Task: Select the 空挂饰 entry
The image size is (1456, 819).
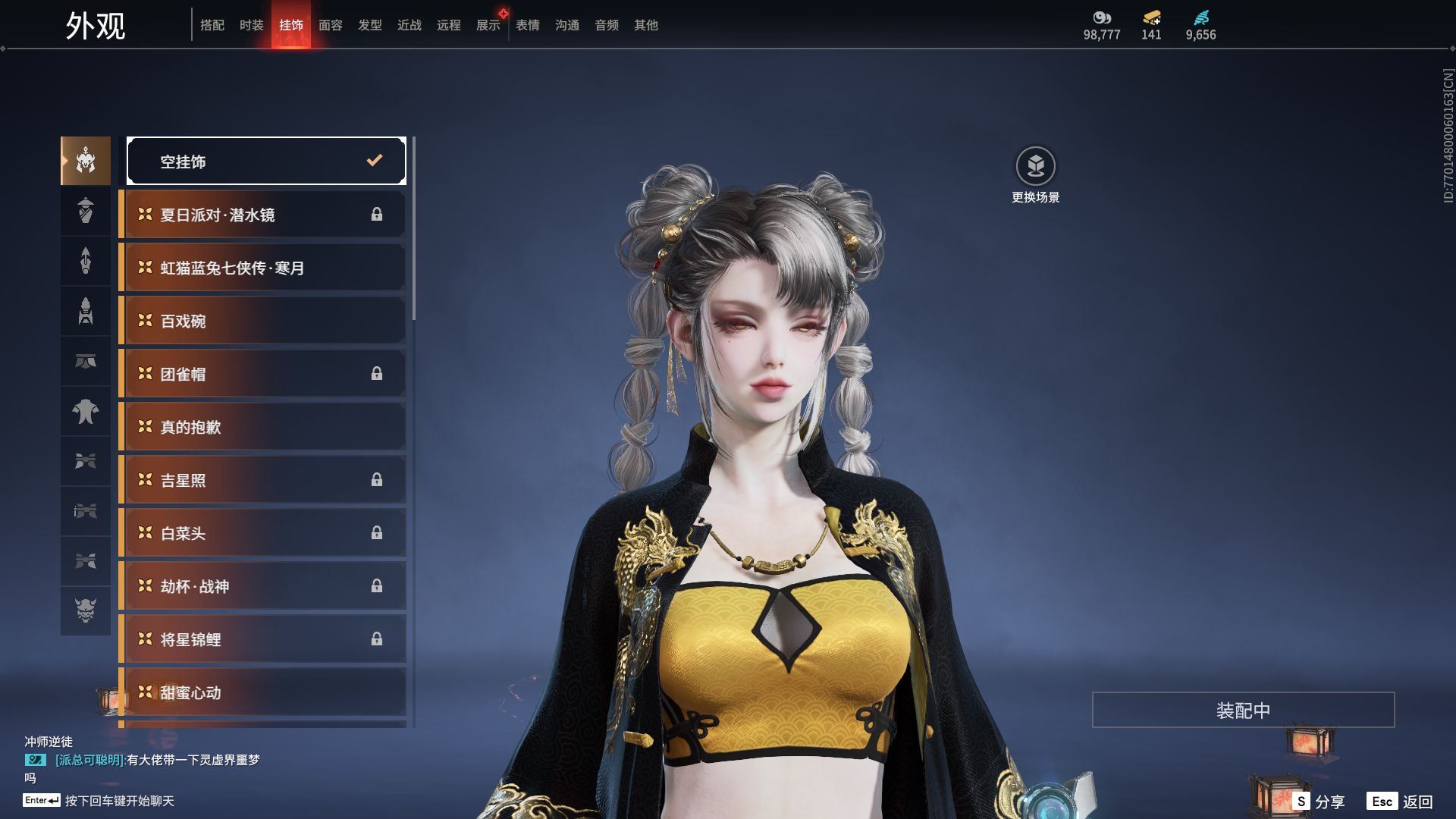Action: click(x=266, y=161)
